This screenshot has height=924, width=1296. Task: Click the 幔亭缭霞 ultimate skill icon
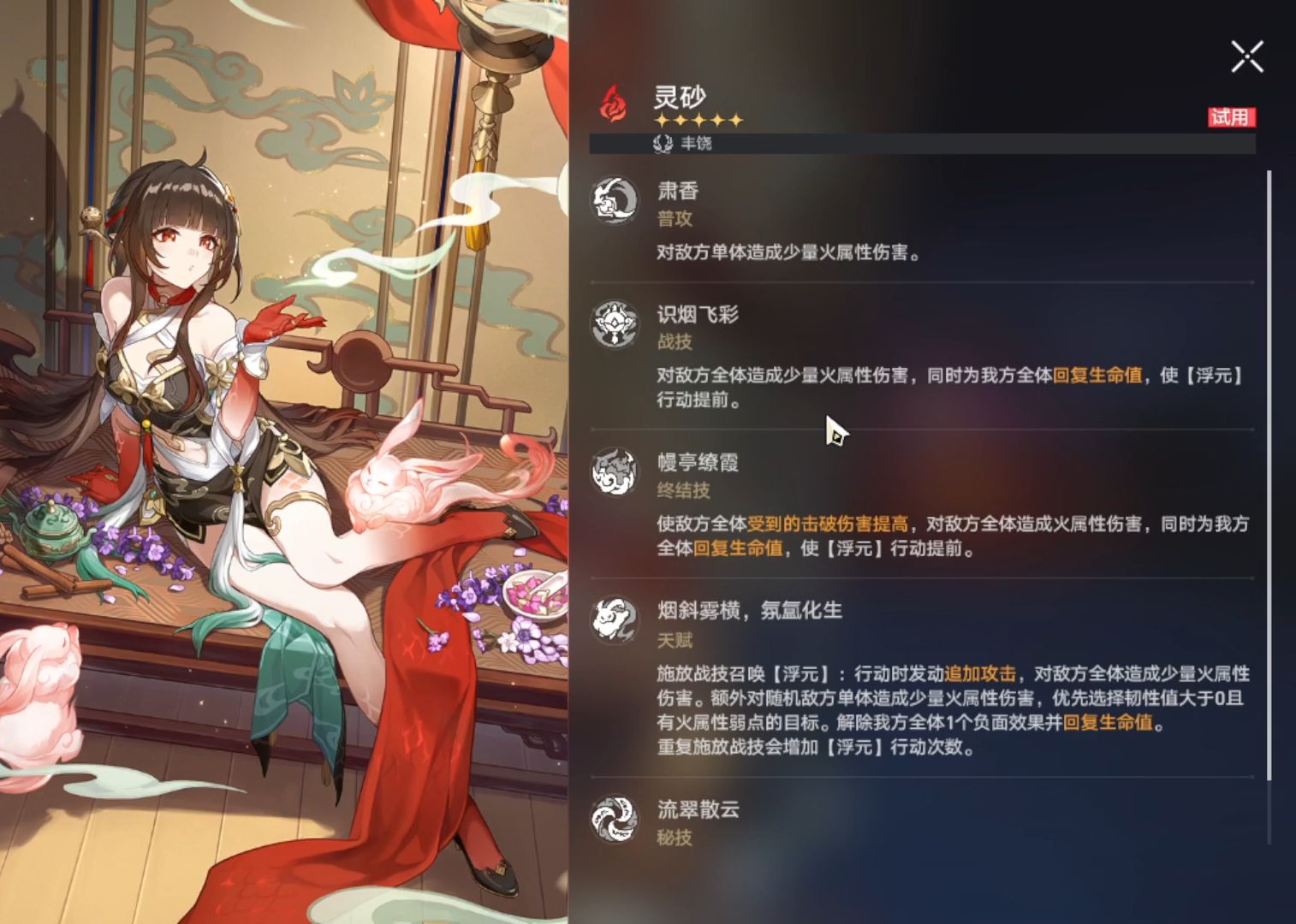613,471
